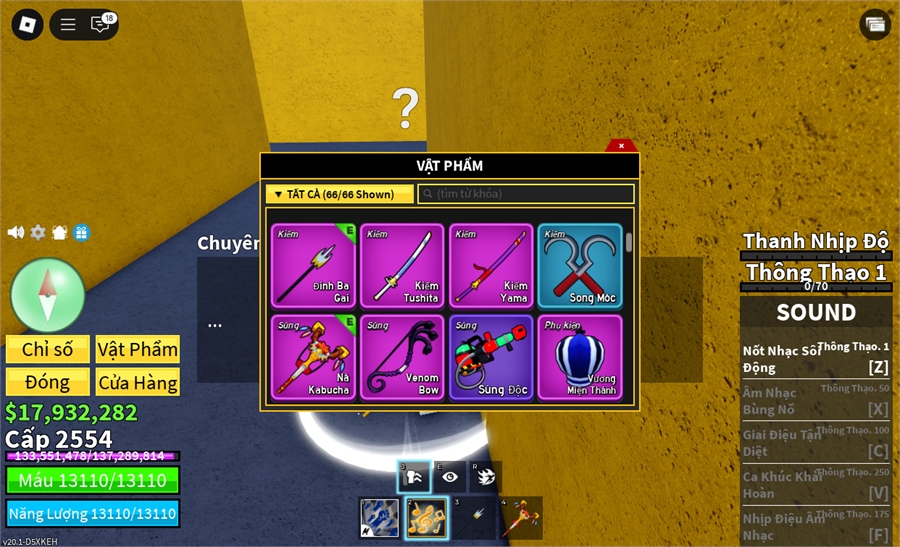Open the Chỉ số stats menu
The image size is (900, 547).
coord(48,349)
